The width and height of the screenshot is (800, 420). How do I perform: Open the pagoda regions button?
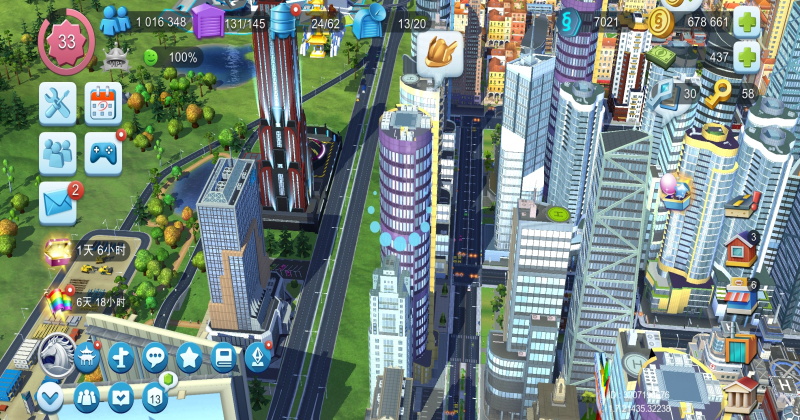coord(87,356)
